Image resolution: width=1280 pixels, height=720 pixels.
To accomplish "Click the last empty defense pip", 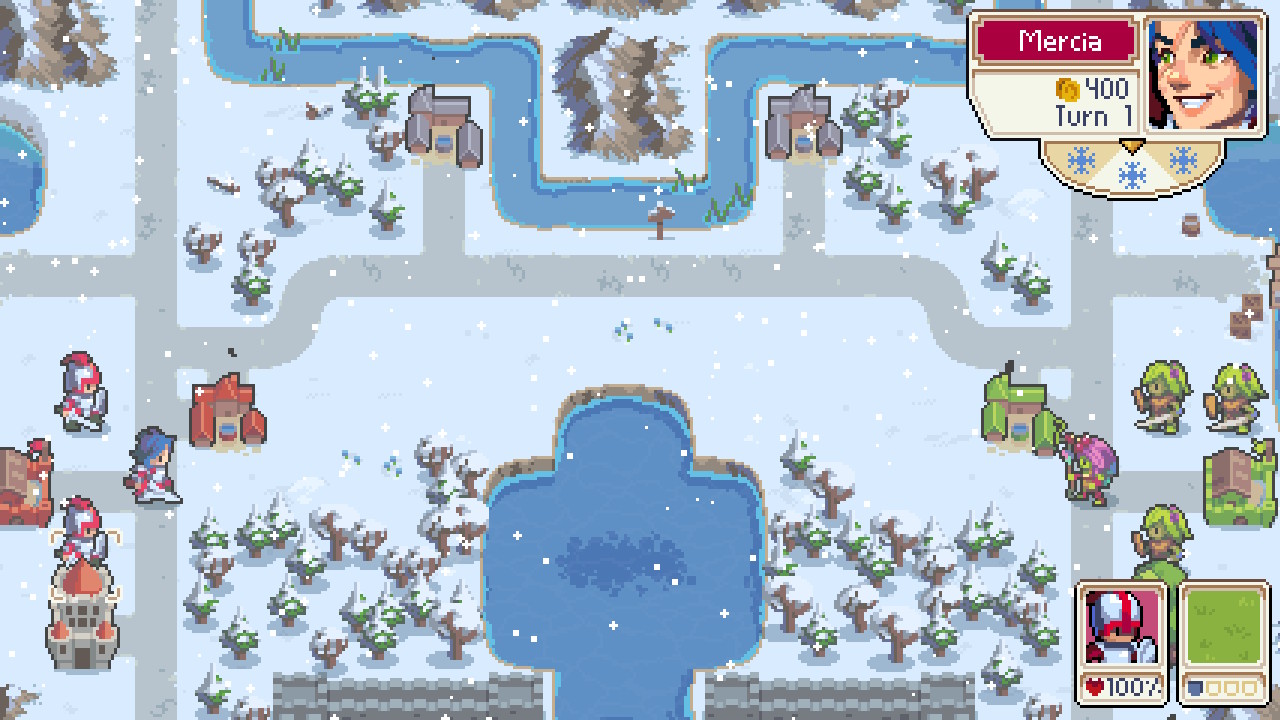I will 1248,688.
